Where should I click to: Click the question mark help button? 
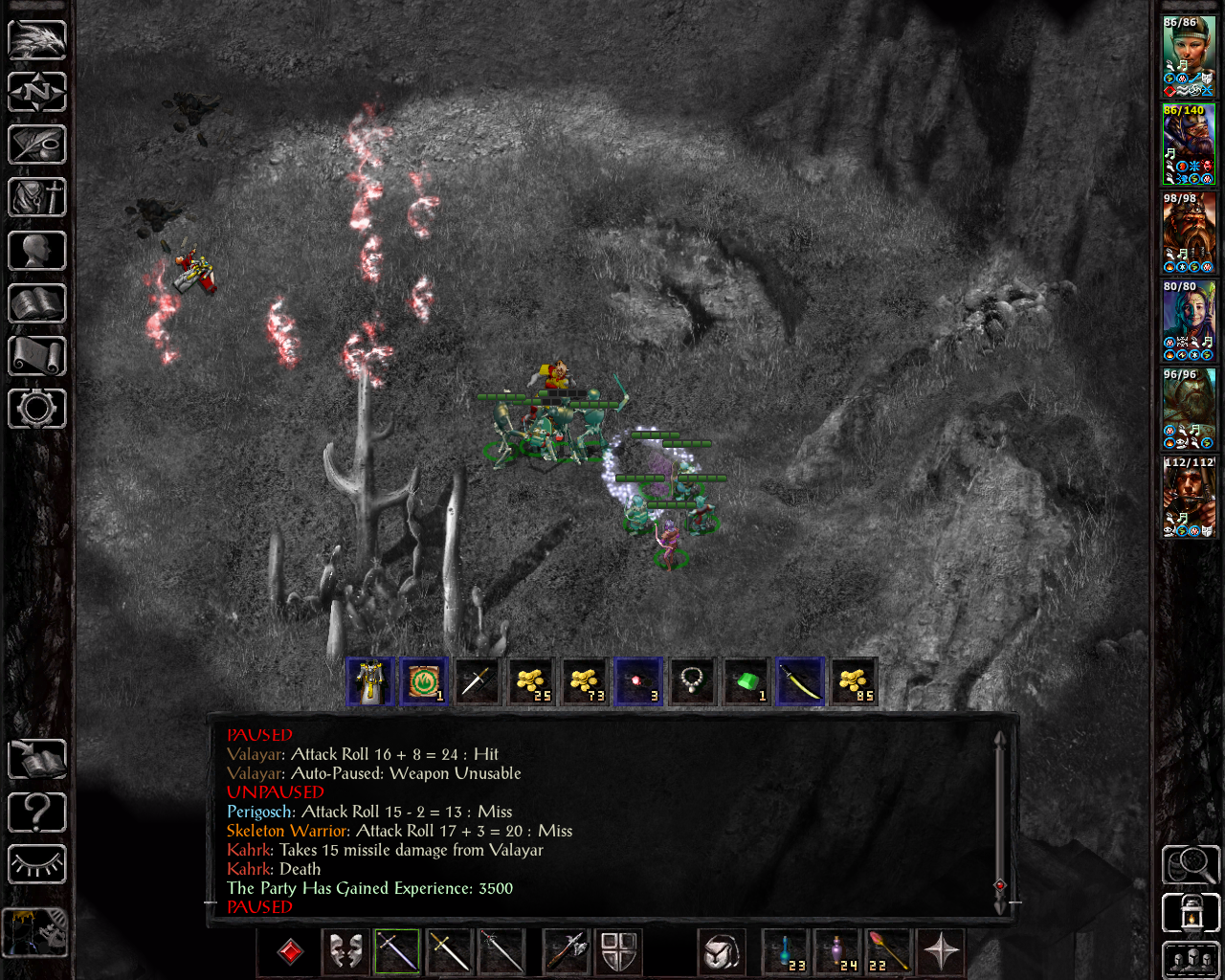click(x=37, y=813)
